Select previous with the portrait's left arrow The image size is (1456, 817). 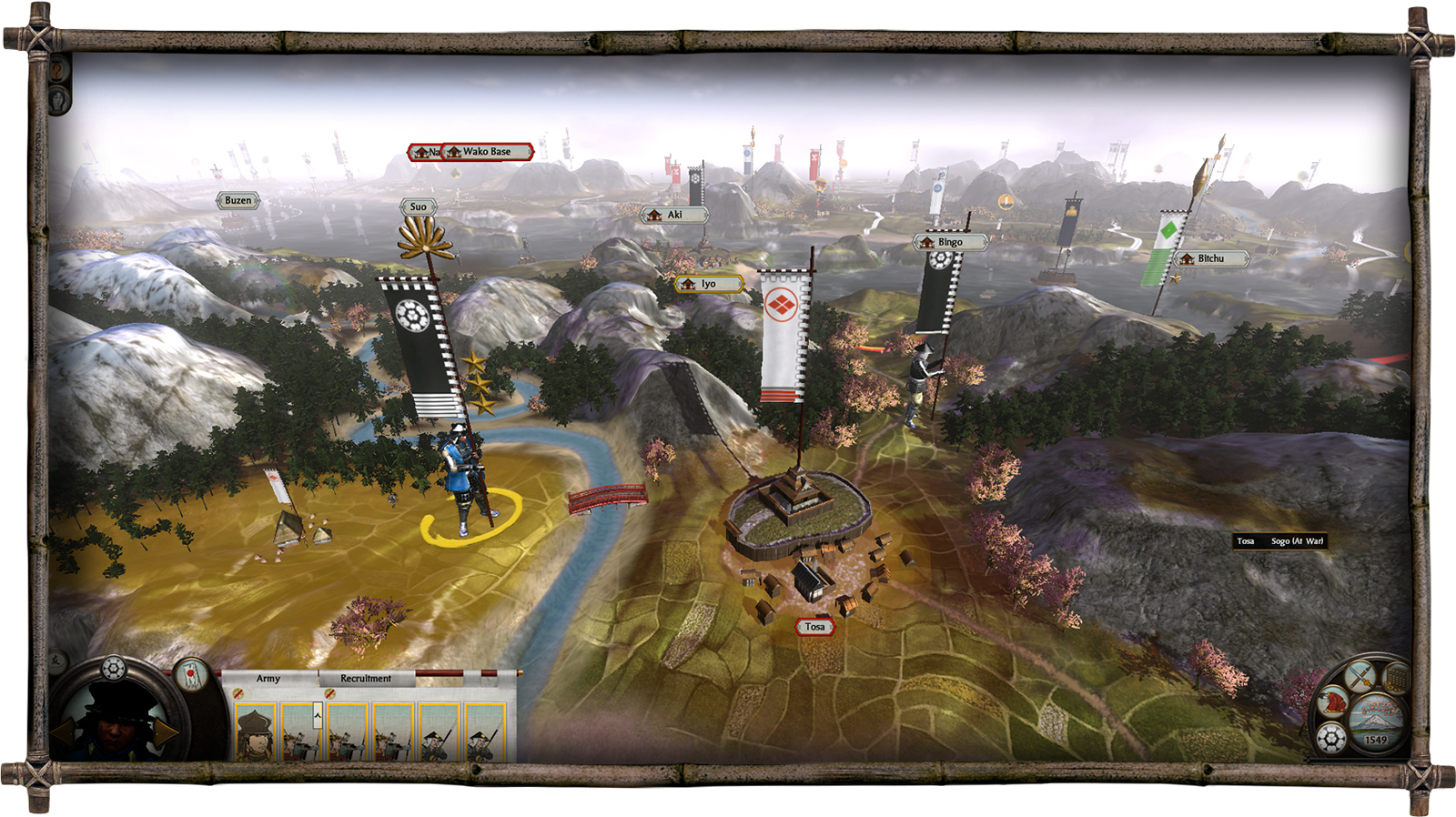62,731
